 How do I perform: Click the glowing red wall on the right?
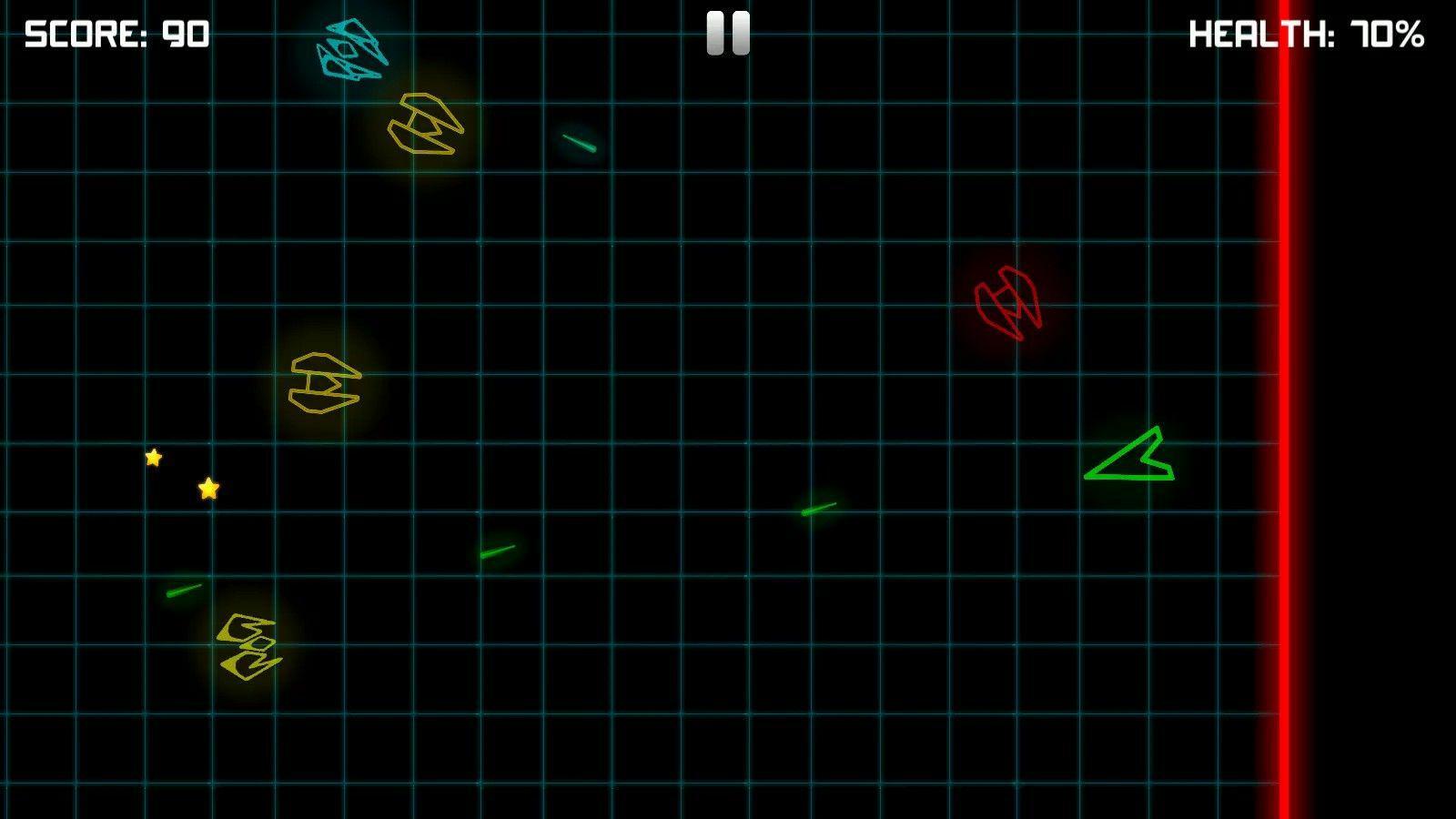point(1285,409)
